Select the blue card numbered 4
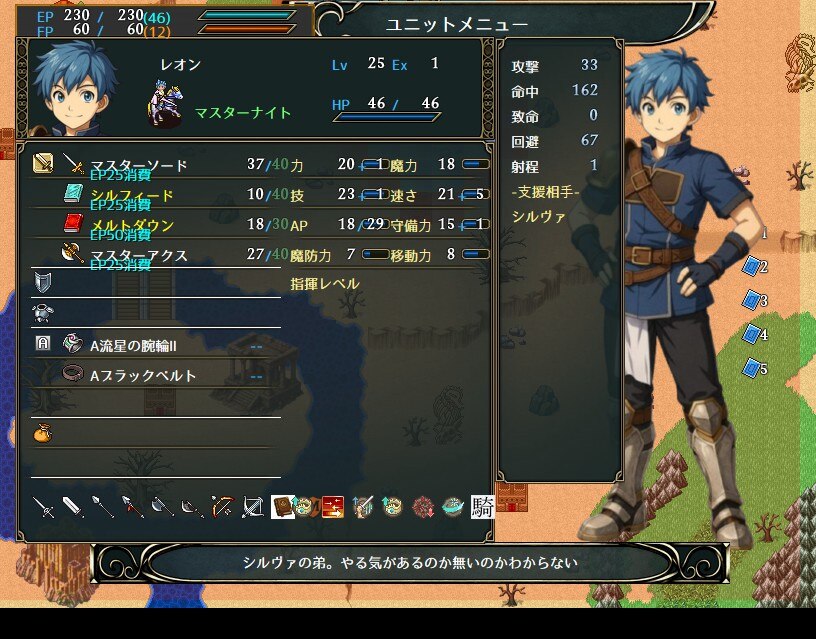The height and width of the screenshot is (639, 816). 752,334
